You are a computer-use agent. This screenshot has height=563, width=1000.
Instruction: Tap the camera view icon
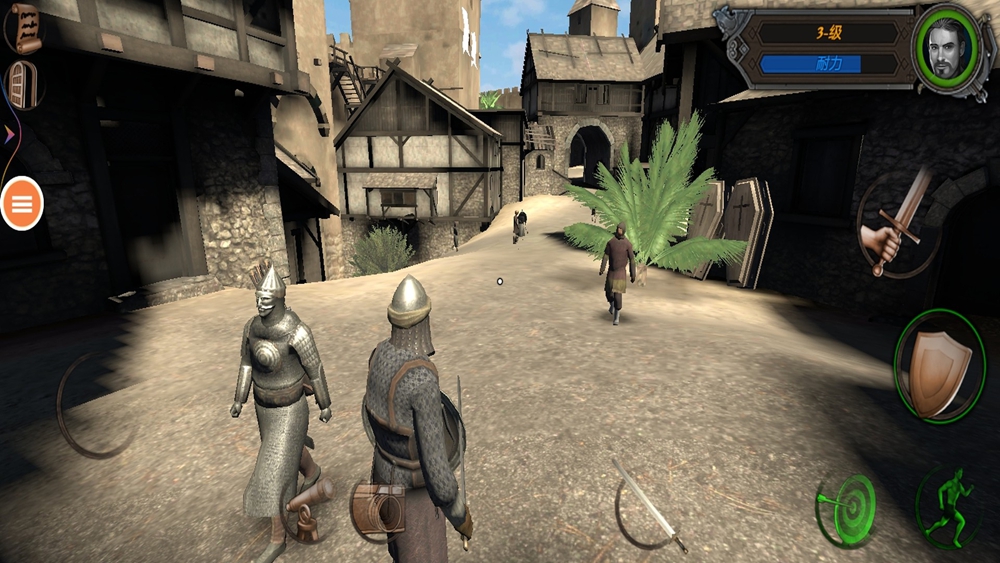click(379, 509)
